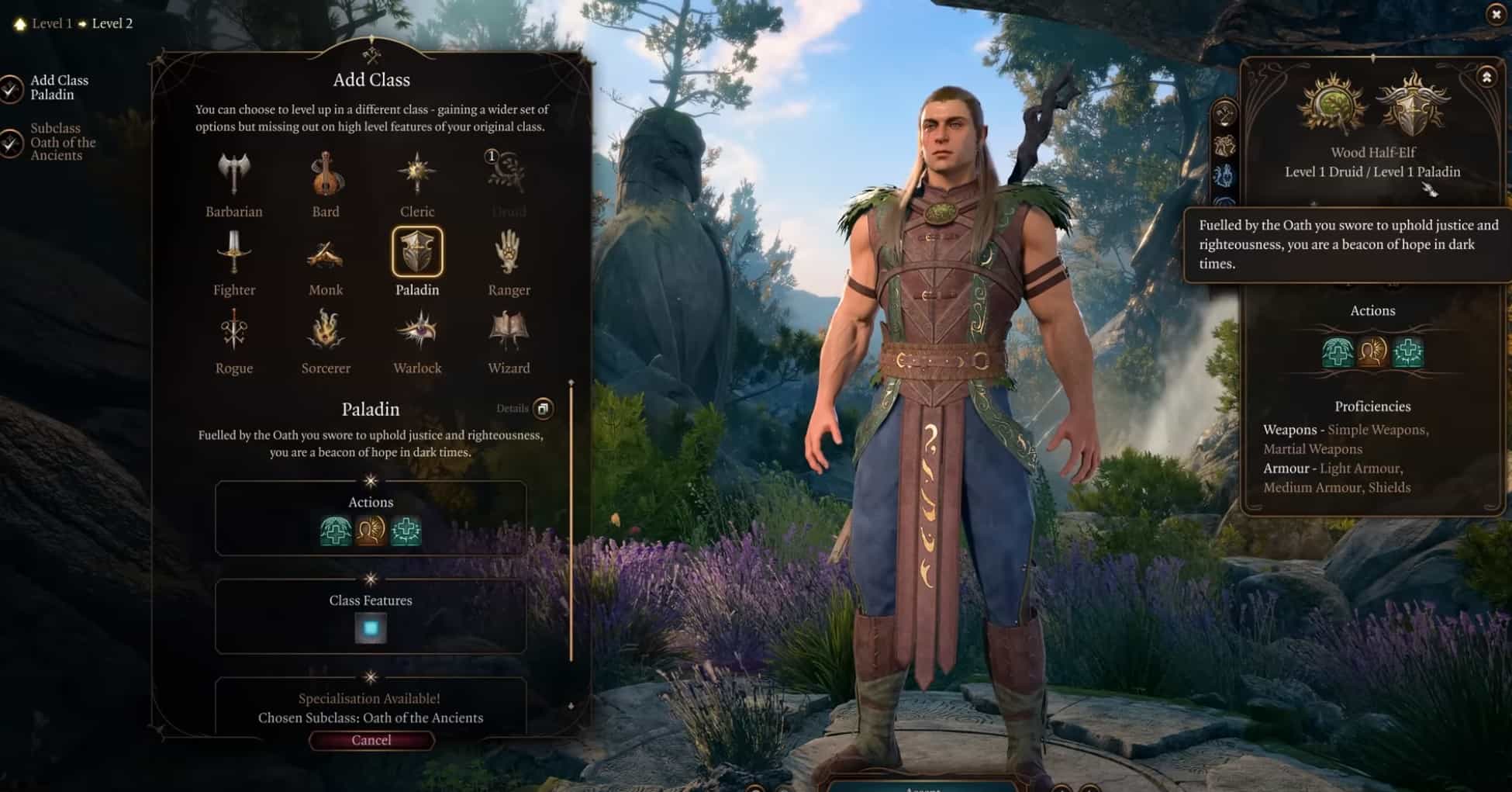The width and height of the screenshot is (1512, 792).
Task: Select the Bard class icon
Action: pyautogui.click(x=326, y=172)
